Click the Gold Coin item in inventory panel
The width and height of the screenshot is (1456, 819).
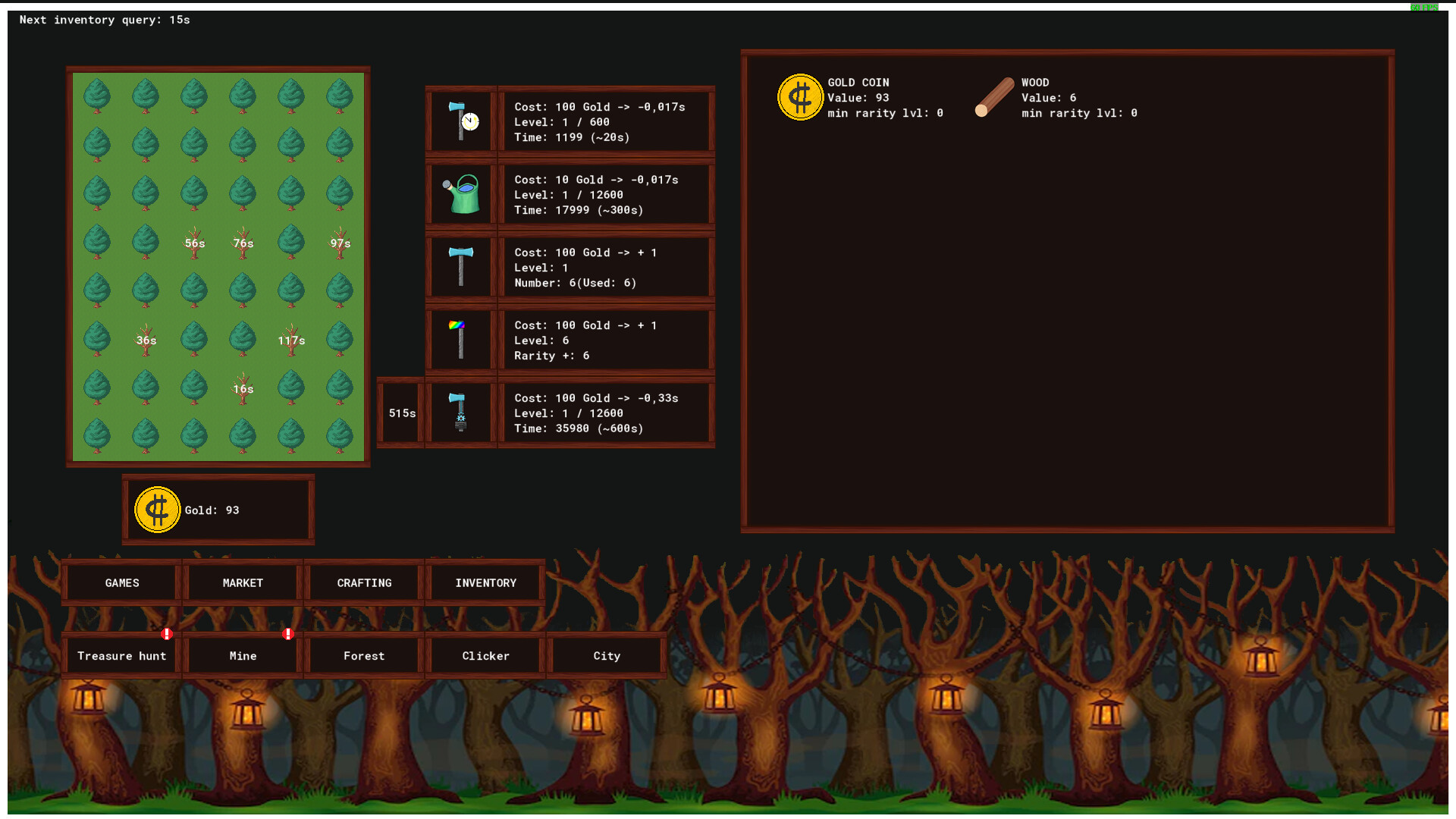click(x=800, y=97)
